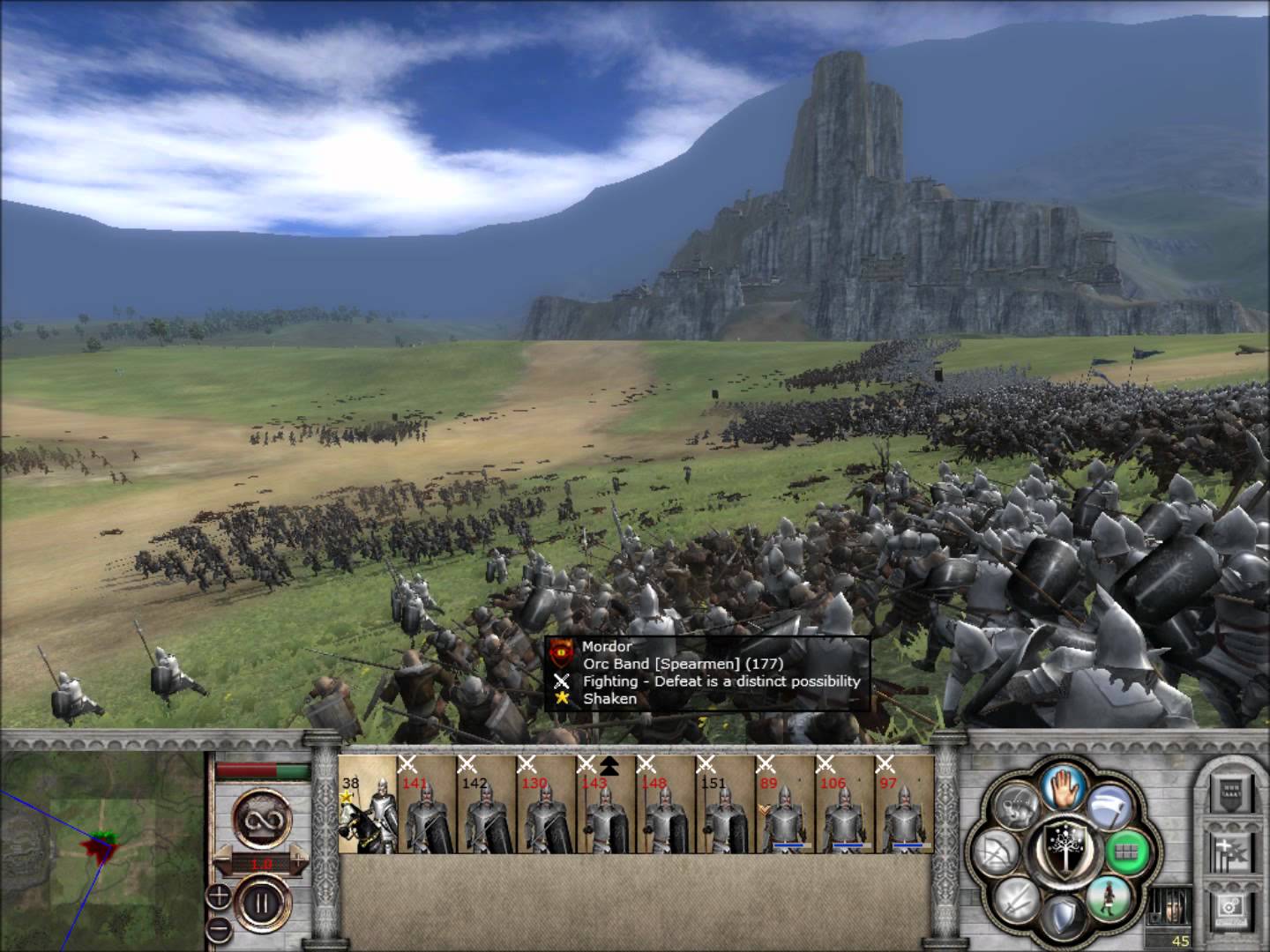This screenshot has height=952, width=1270.
Task: Toggle fire at will bow button
Action: [996, 853]
